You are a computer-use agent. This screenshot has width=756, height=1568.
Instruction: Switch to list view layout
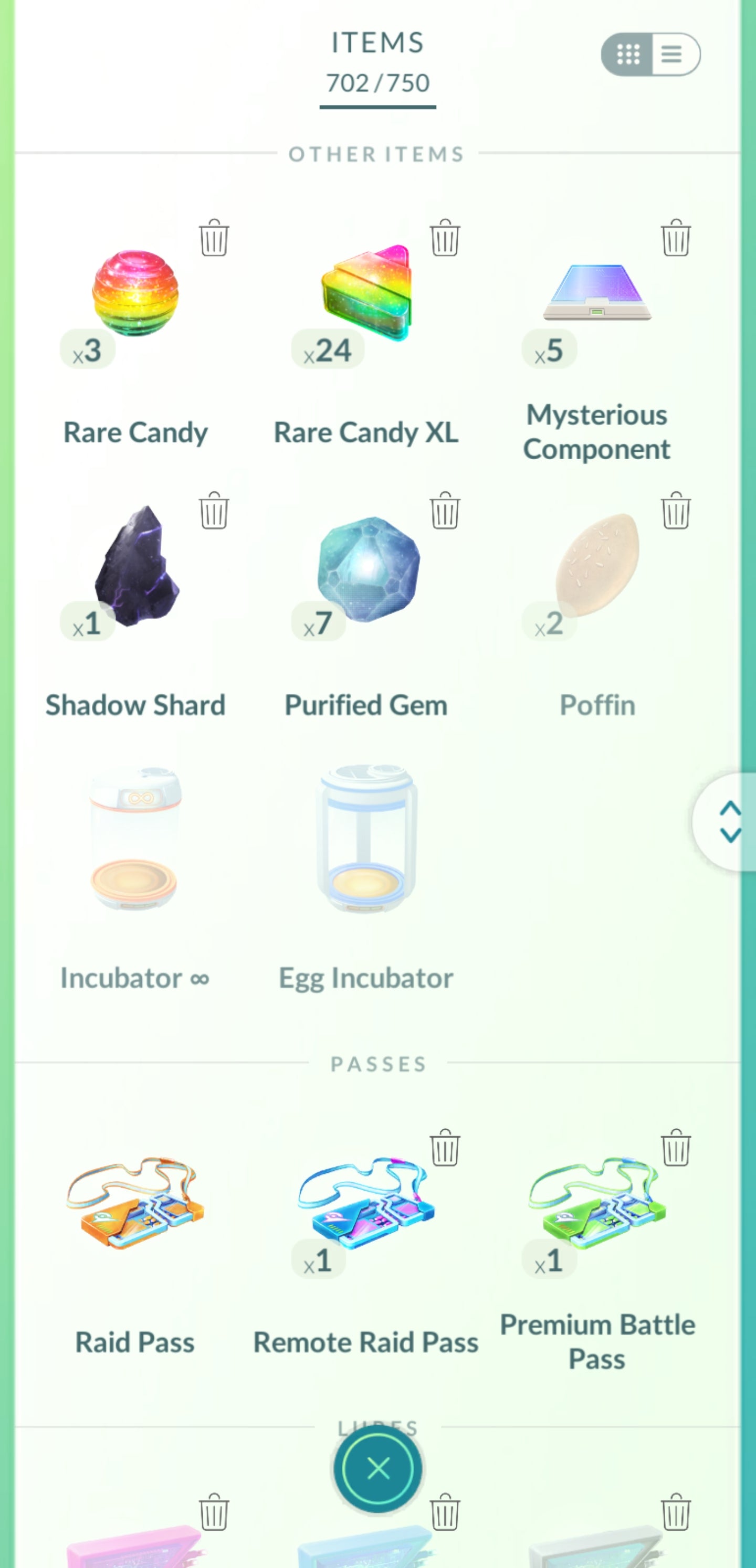click(x=672, y=55)
